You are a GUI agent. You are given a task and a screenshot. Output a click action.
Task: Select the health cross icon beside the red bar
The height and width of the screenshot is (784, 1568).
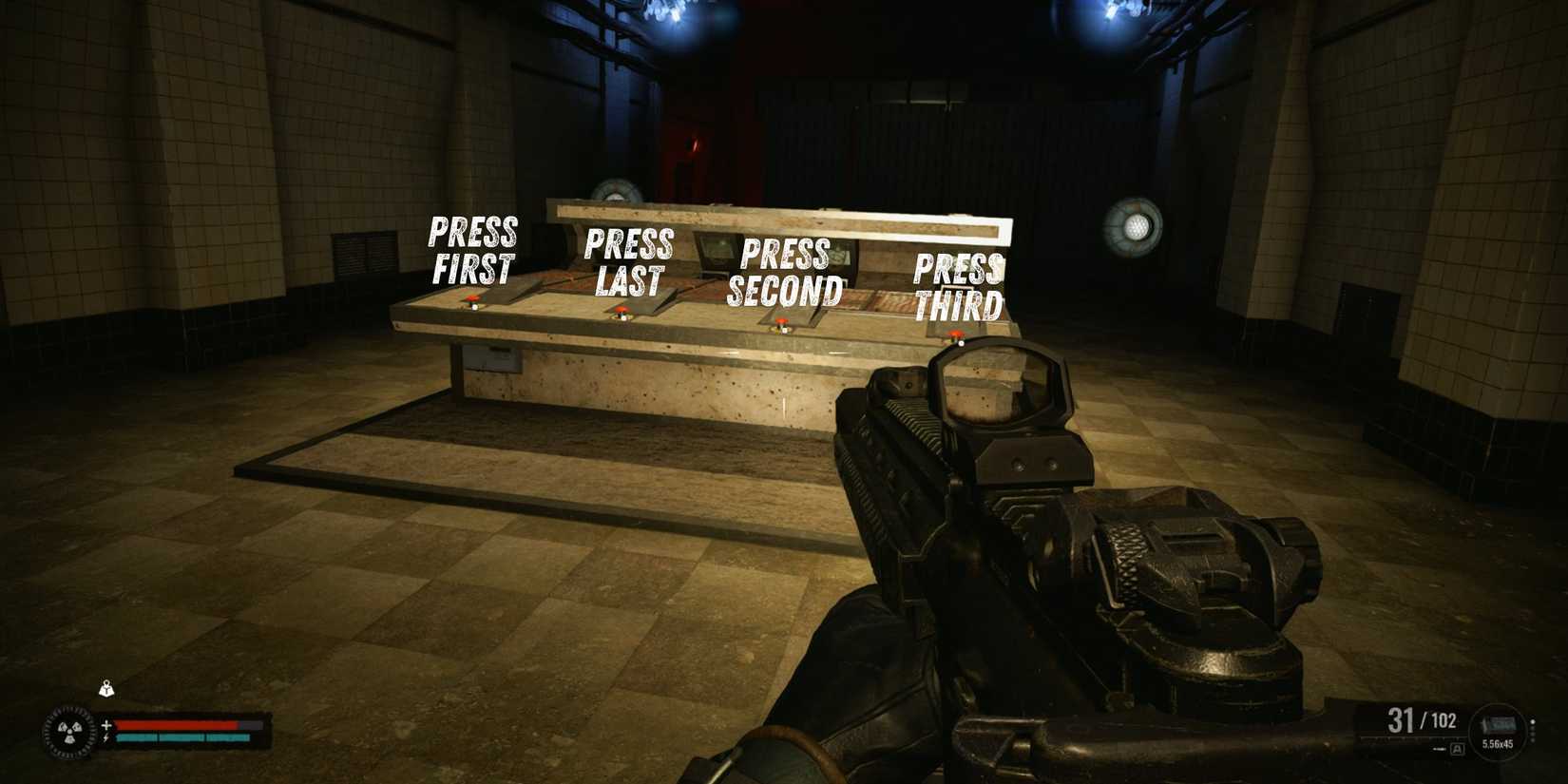tap(106, 724)
